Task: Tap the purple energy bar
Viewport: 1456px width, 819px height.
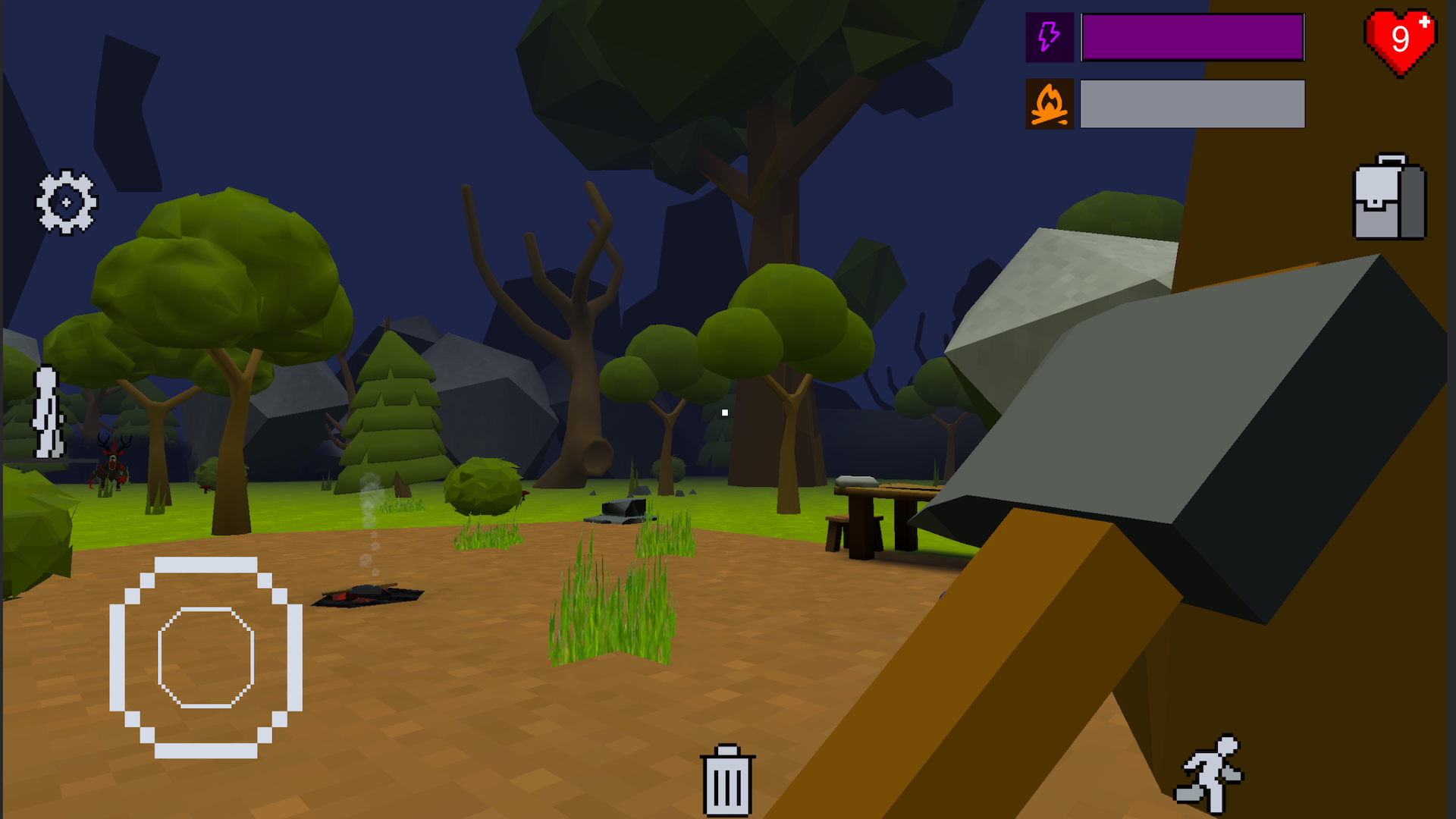Action: point(1191,37)
